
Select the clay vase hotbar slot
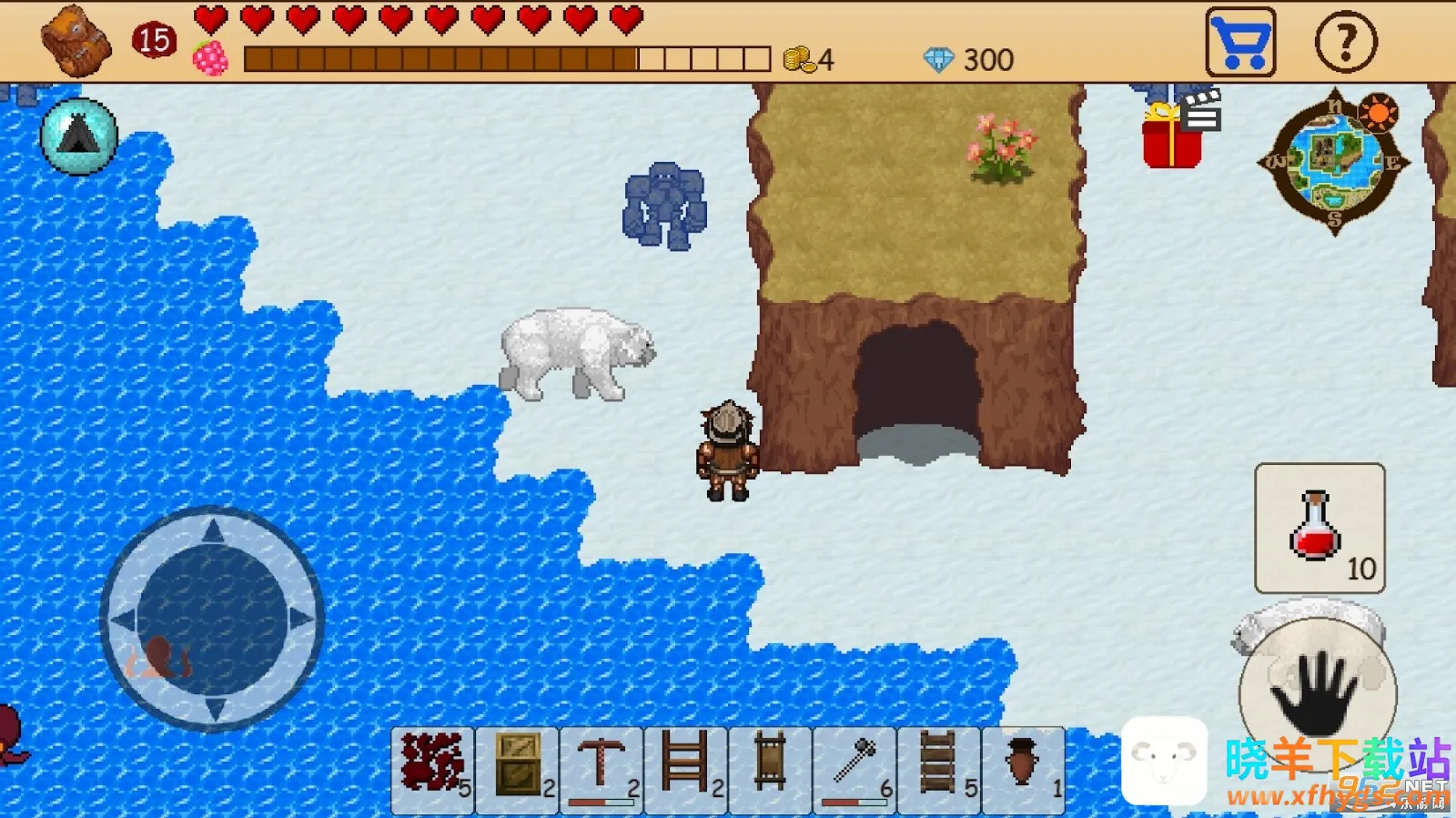tap(1024, 769)
